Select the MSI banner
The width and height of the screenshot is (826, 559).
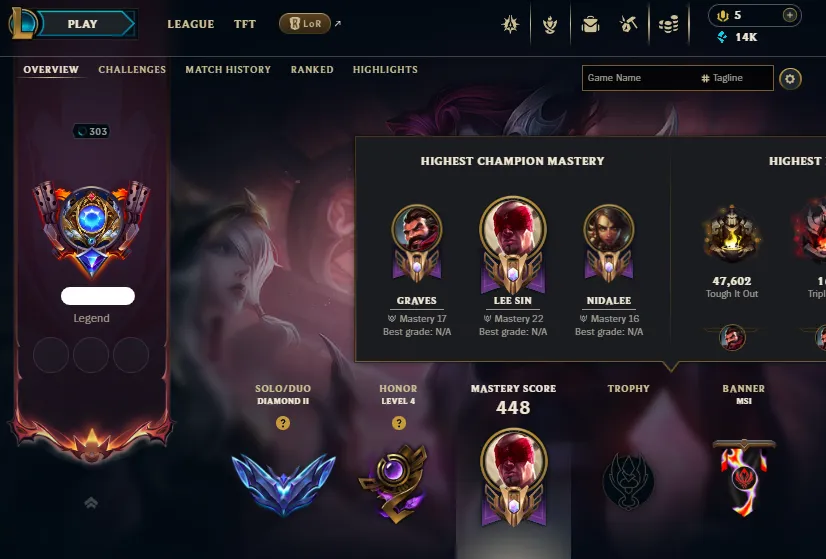[743, 477]
